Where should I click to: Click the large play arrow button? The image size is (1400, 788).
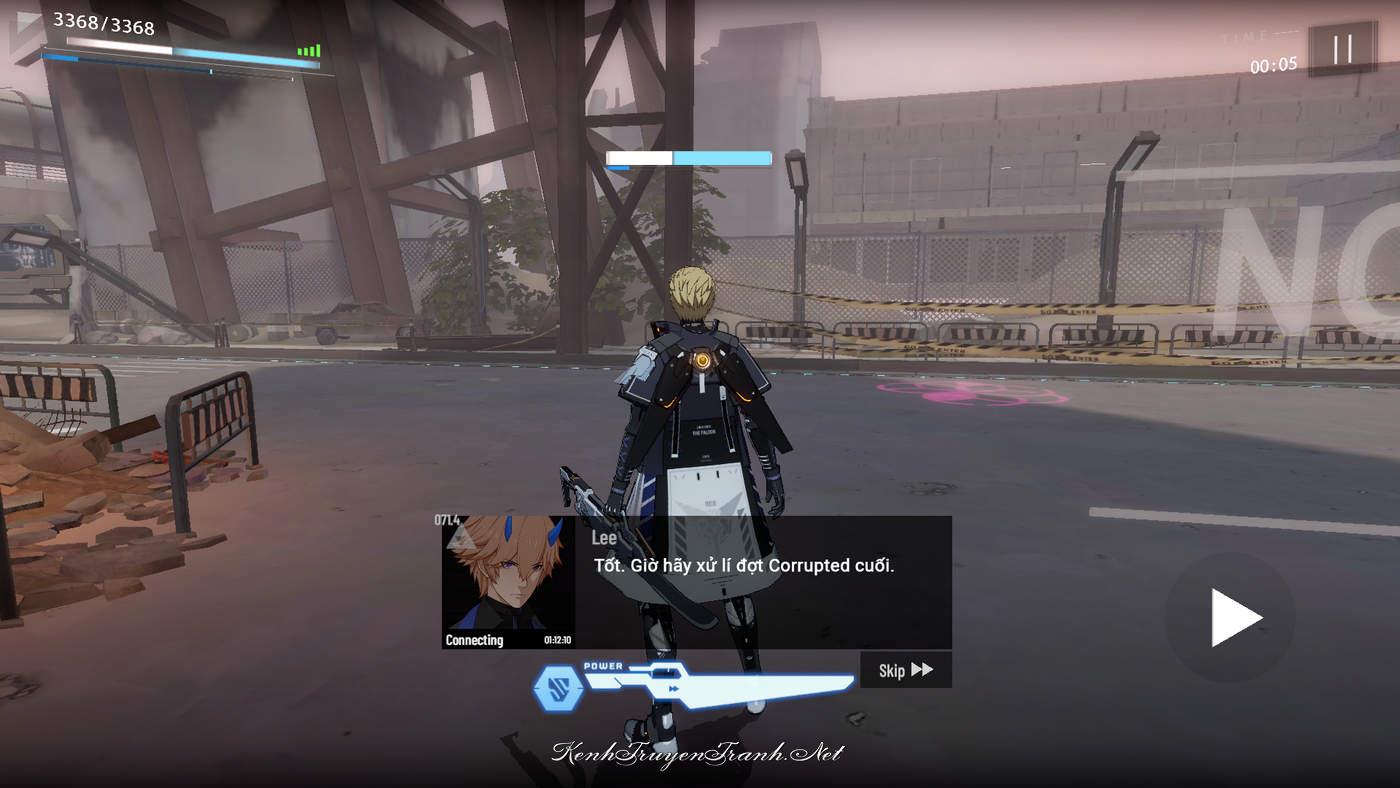tap(1231, 617)
